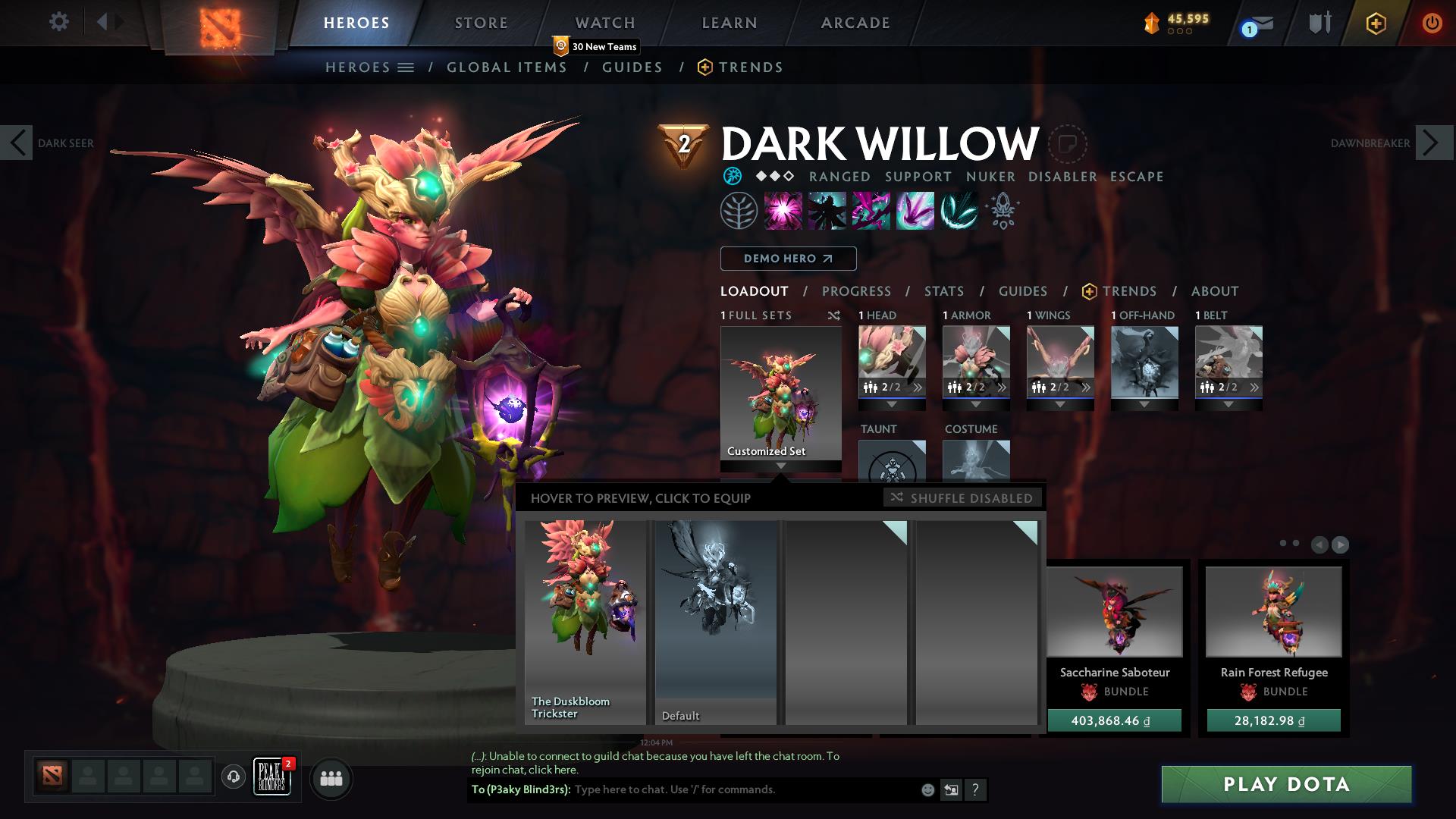The image size is (1456, 819).
Task: Open the settings gear icon
Action: pos(59,22)
